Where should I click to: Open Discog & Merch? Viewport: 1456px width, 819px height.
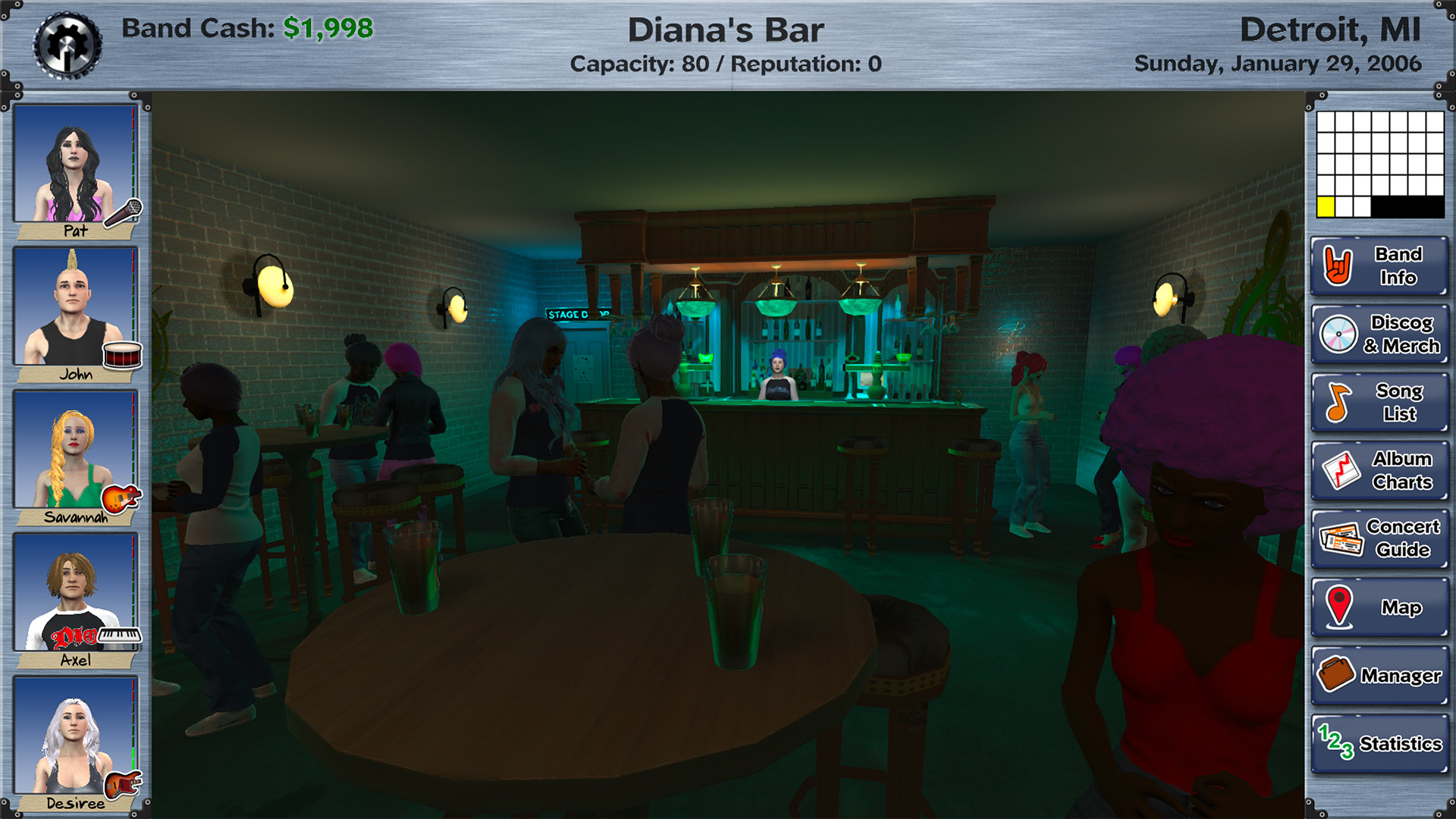click(1379, 334)
